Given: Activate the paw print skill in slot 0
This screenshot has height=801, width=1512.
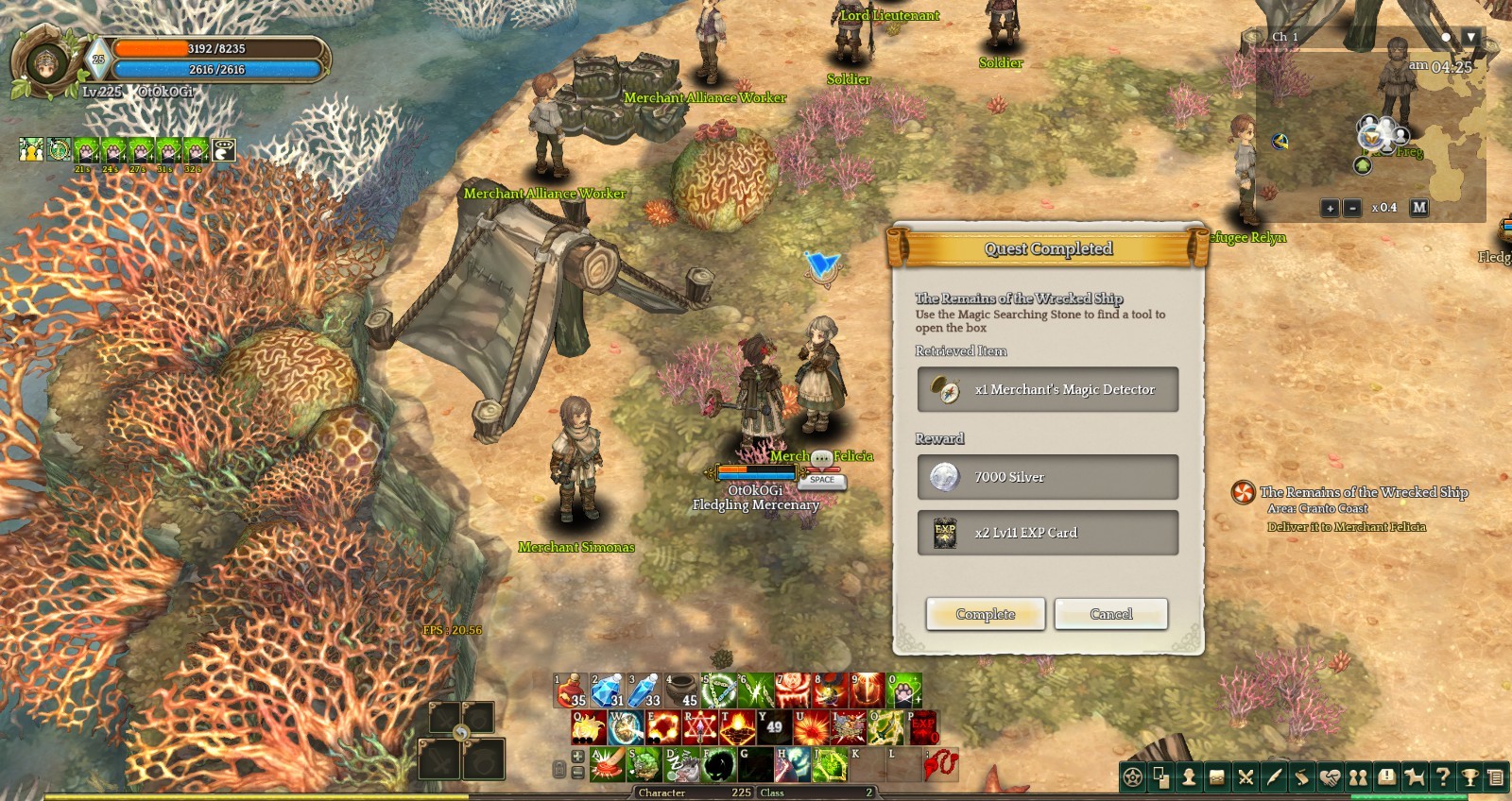Looking at the screenshot, I should click(x=904, y=690).
